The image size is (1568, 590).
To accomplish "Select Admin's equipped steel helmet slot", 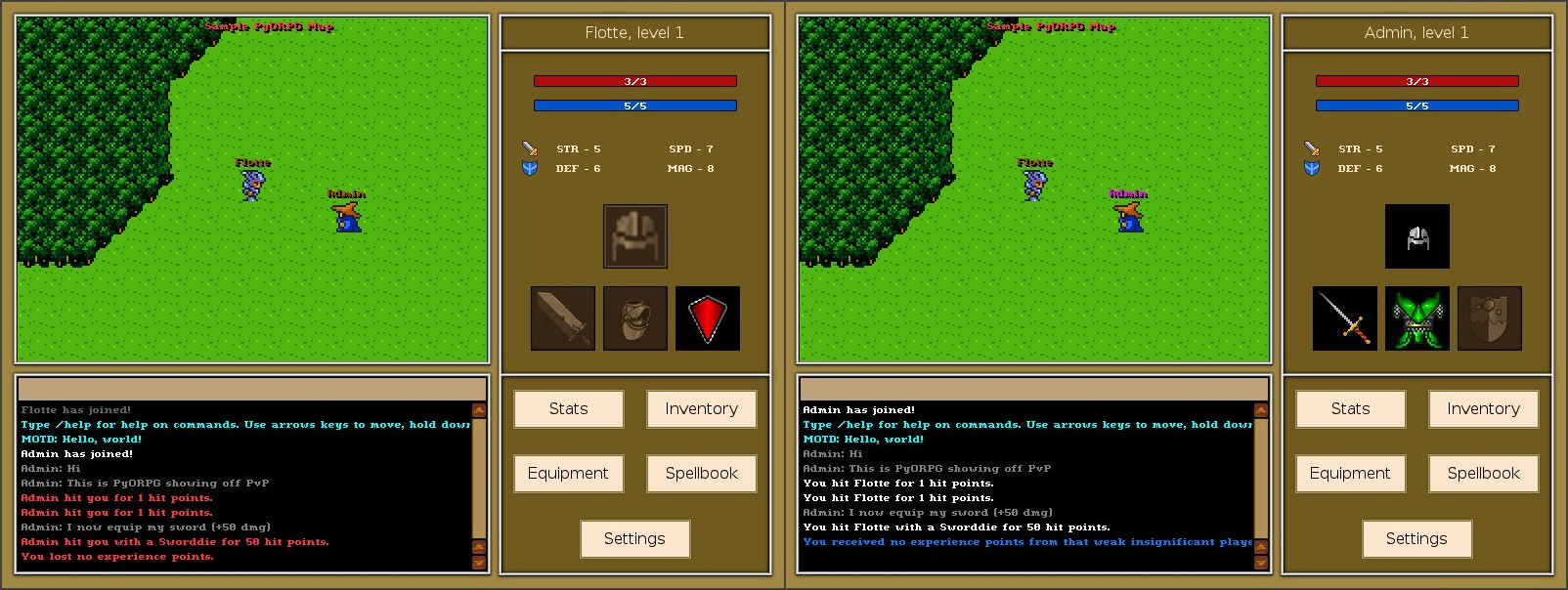I will (1417, 236).
